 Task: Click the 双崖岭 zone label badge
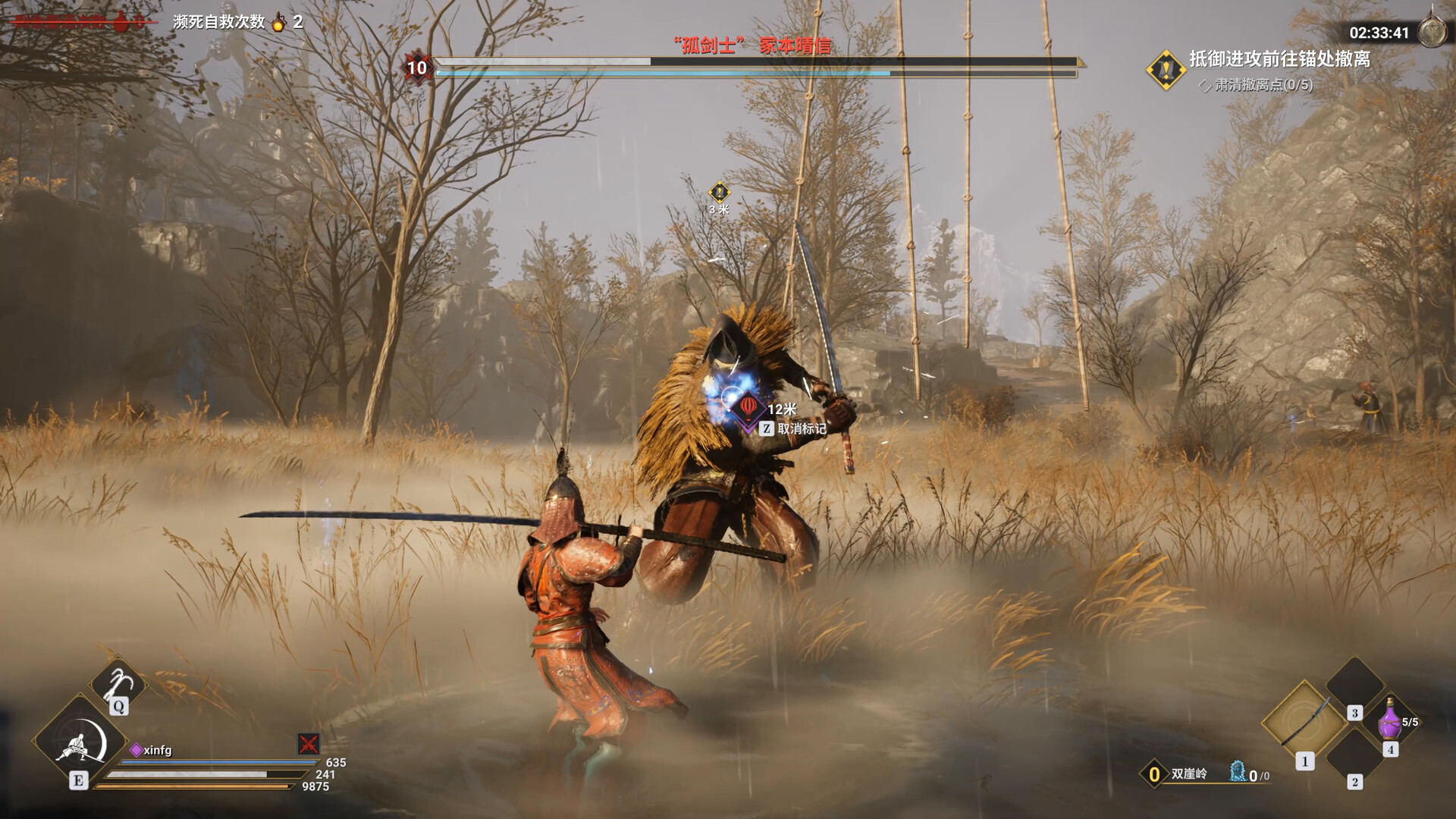pos(1153,774)
